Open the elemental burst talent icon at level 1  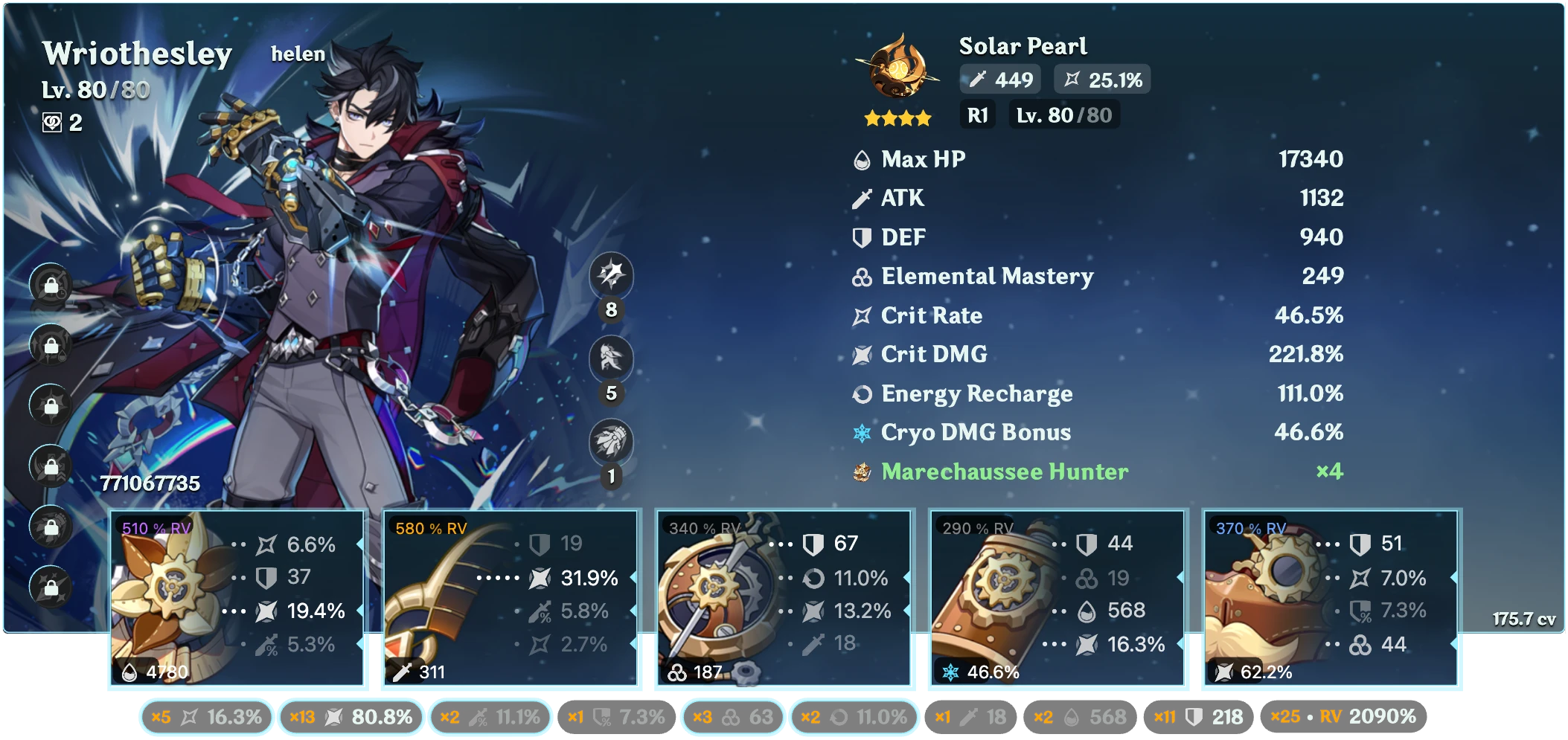click(611, 441)
